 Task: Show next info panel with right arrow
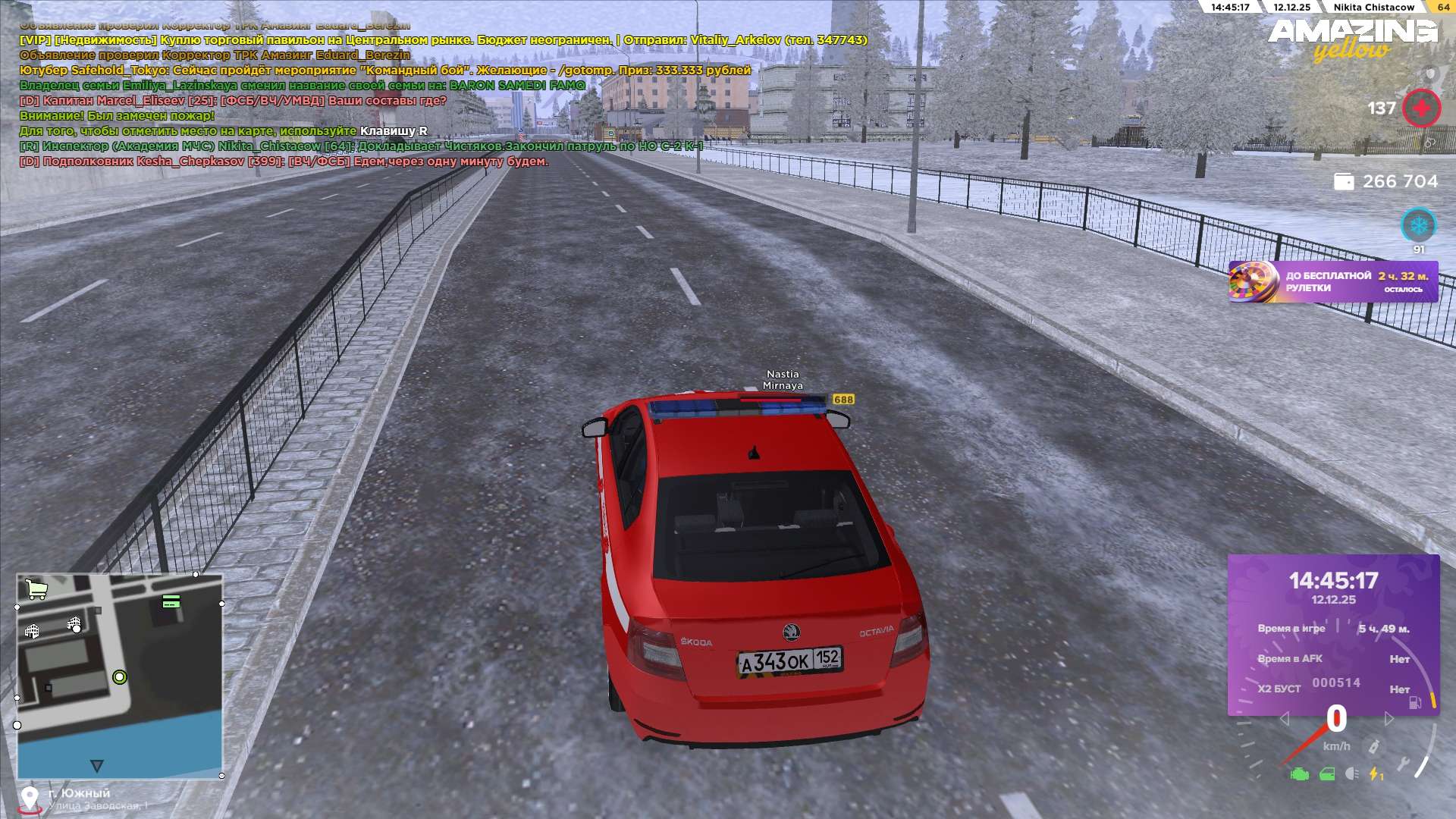[x=1389, y=718]
